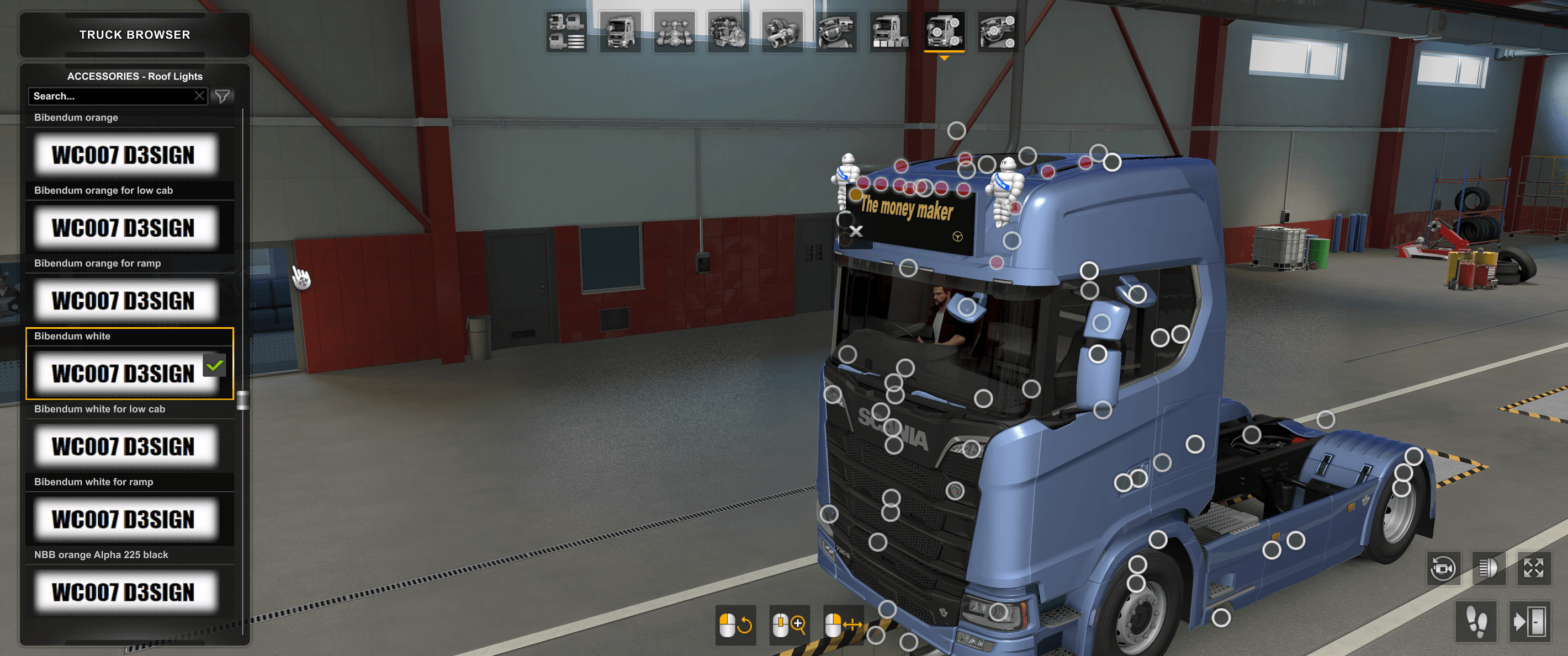
Task: Click the camera reset icon
Action: pos(1444,570)
